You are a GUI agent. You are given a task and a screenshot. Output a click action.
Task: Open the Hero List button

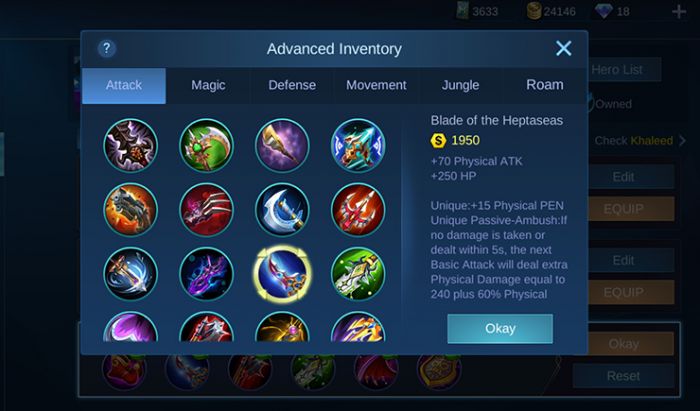click(625, 69)
